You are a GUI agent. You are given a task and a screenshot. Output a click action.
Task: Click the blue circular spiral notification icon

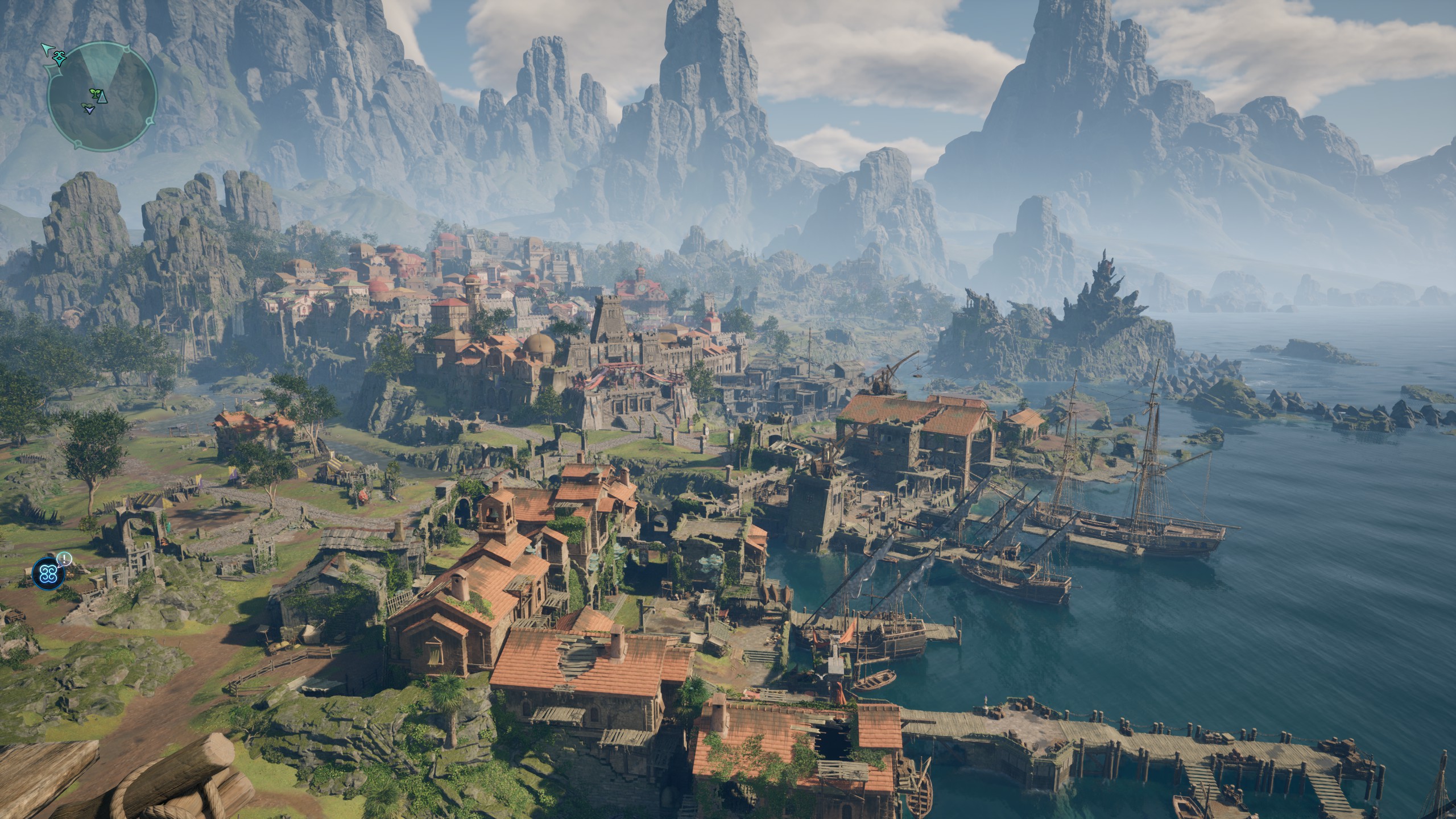[x=48, y=574]
